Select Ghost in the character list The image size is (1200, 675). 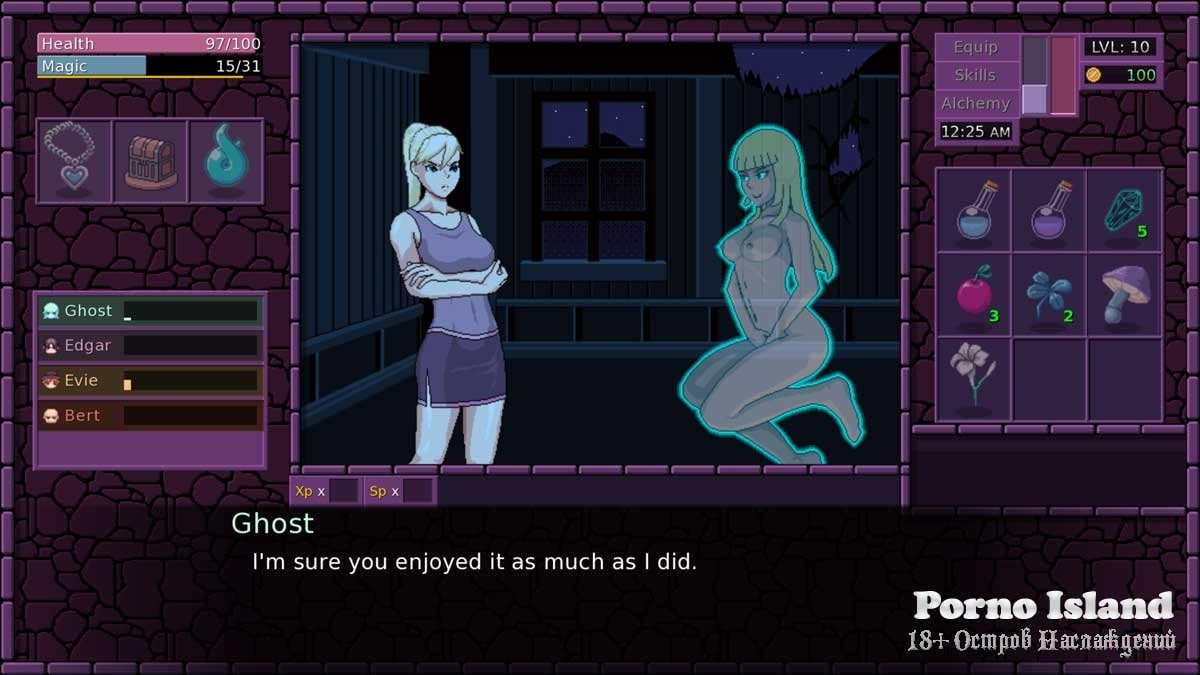coord(150,311)
